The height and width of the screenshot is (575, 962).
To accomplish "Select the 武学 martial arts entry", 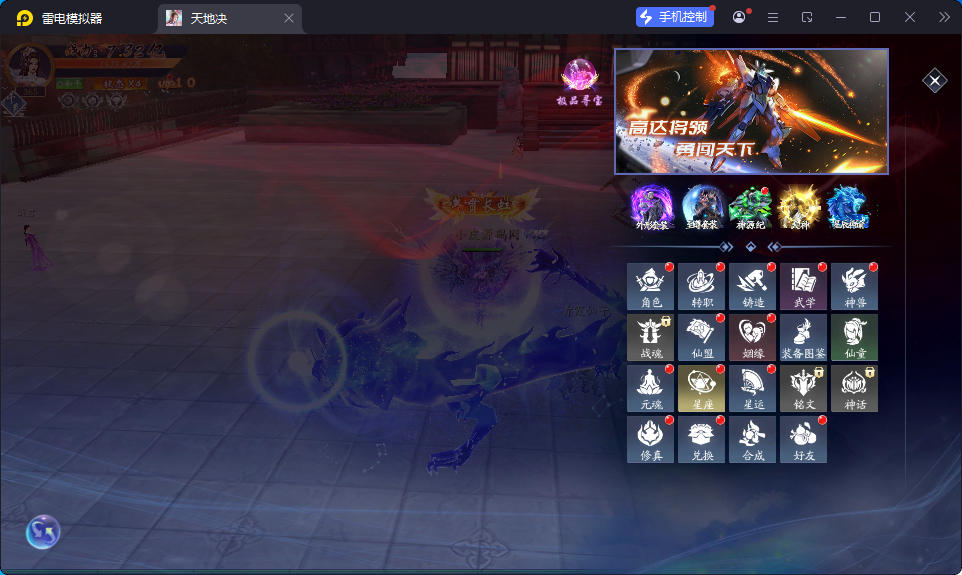I will [x=804, y=286].
